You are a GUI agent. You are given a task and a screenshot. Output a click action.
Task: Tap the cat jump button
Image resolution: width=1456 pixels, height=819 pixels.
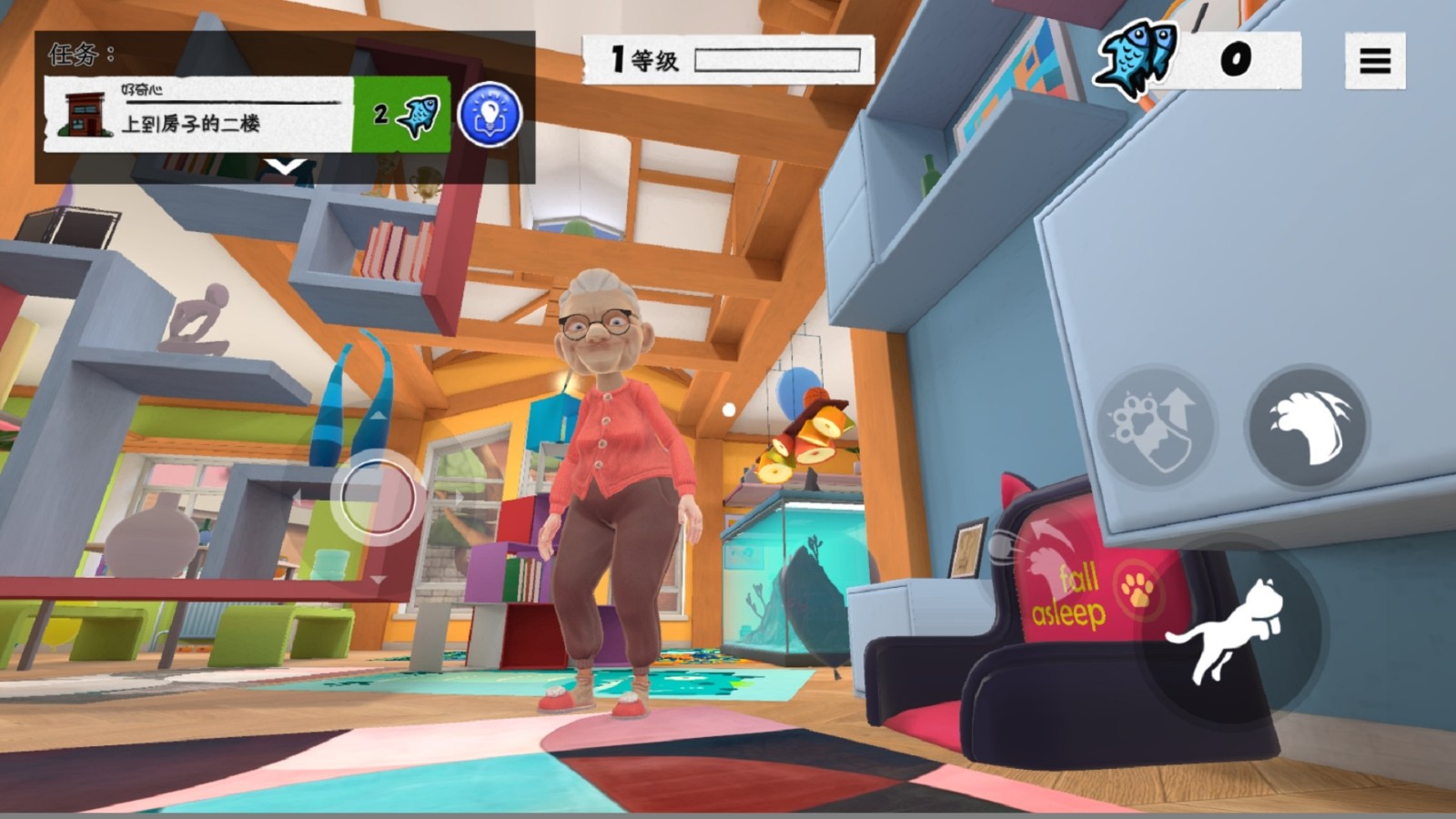point(1226,630)
